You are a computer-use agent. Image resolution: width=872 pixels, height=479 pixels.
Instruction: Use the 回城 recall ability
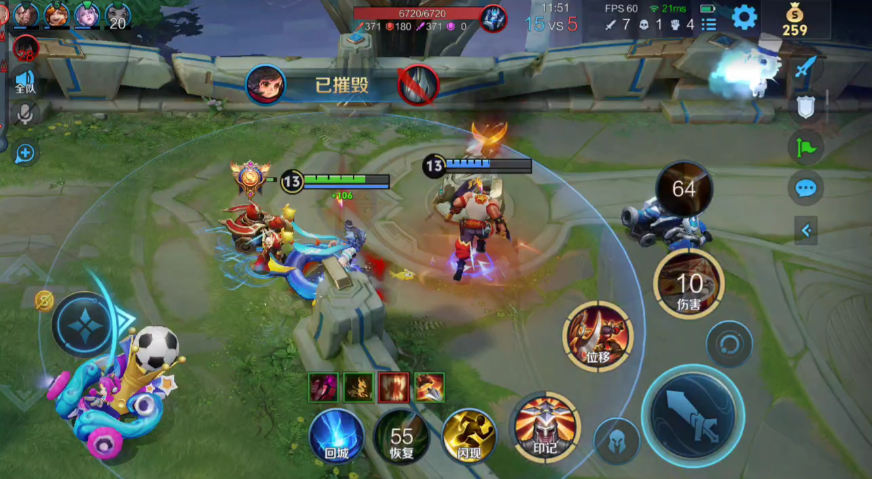point(336,436)
